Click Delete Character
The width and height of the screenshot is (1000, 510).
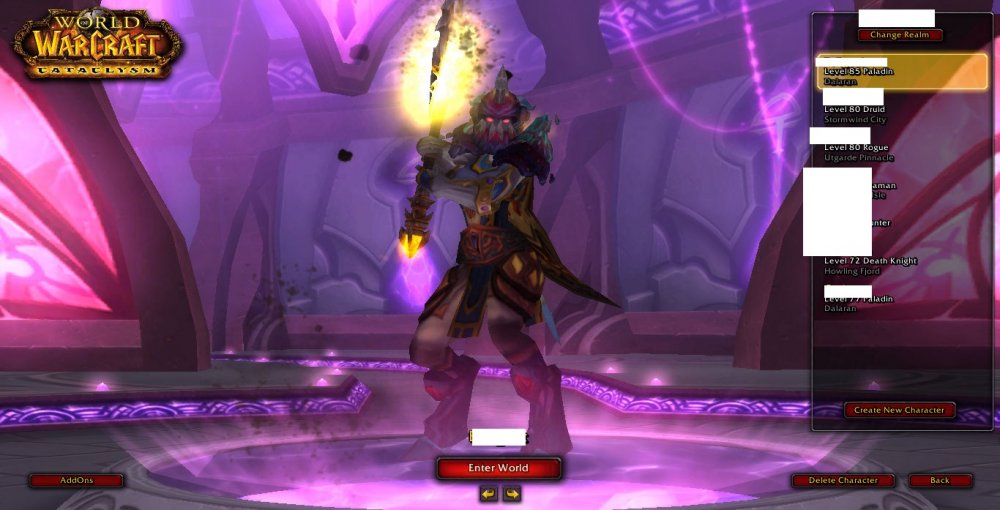click(x=842, y=480)
